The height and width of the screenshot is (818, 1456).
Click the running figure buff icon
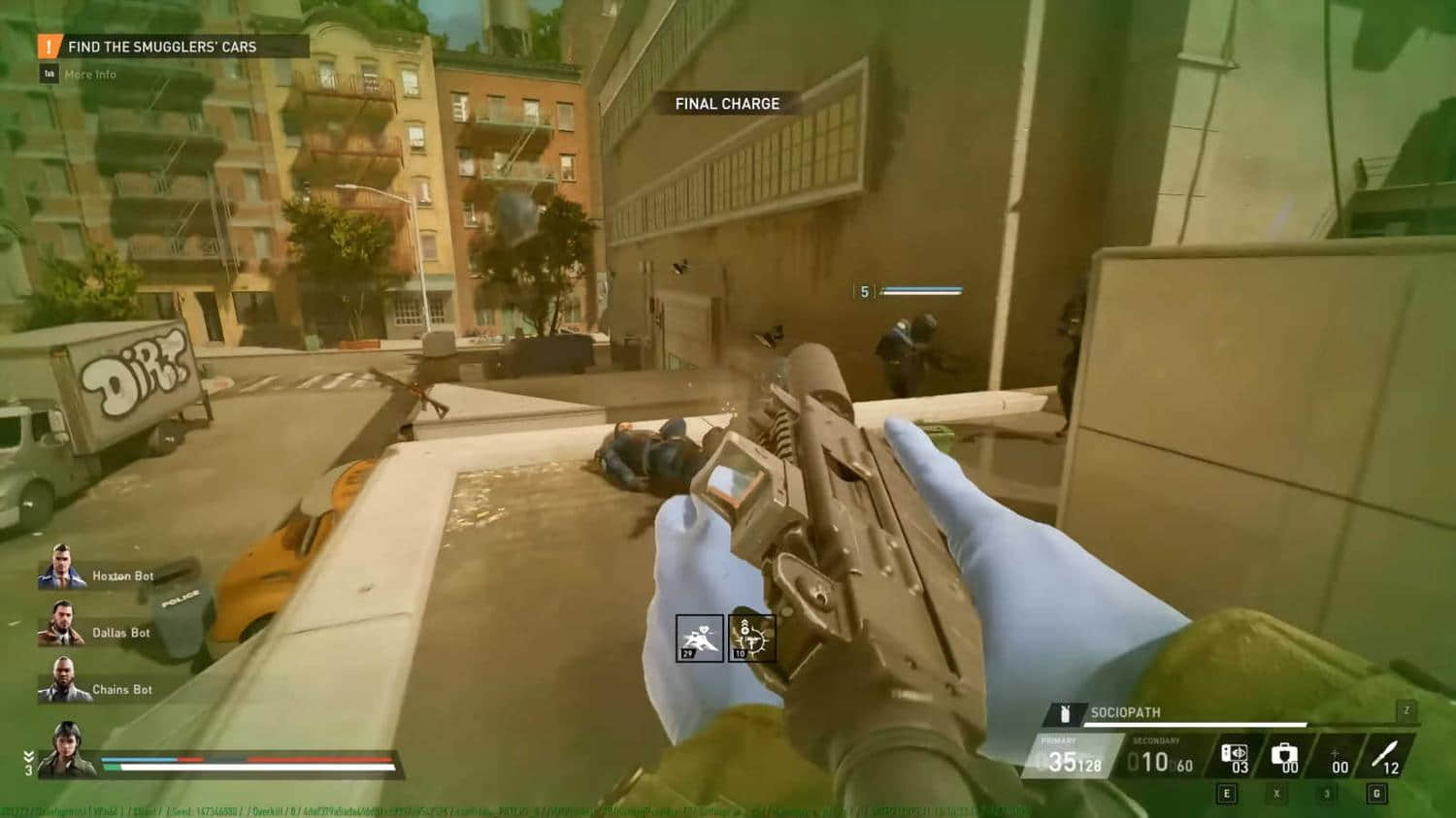[700, 638]
